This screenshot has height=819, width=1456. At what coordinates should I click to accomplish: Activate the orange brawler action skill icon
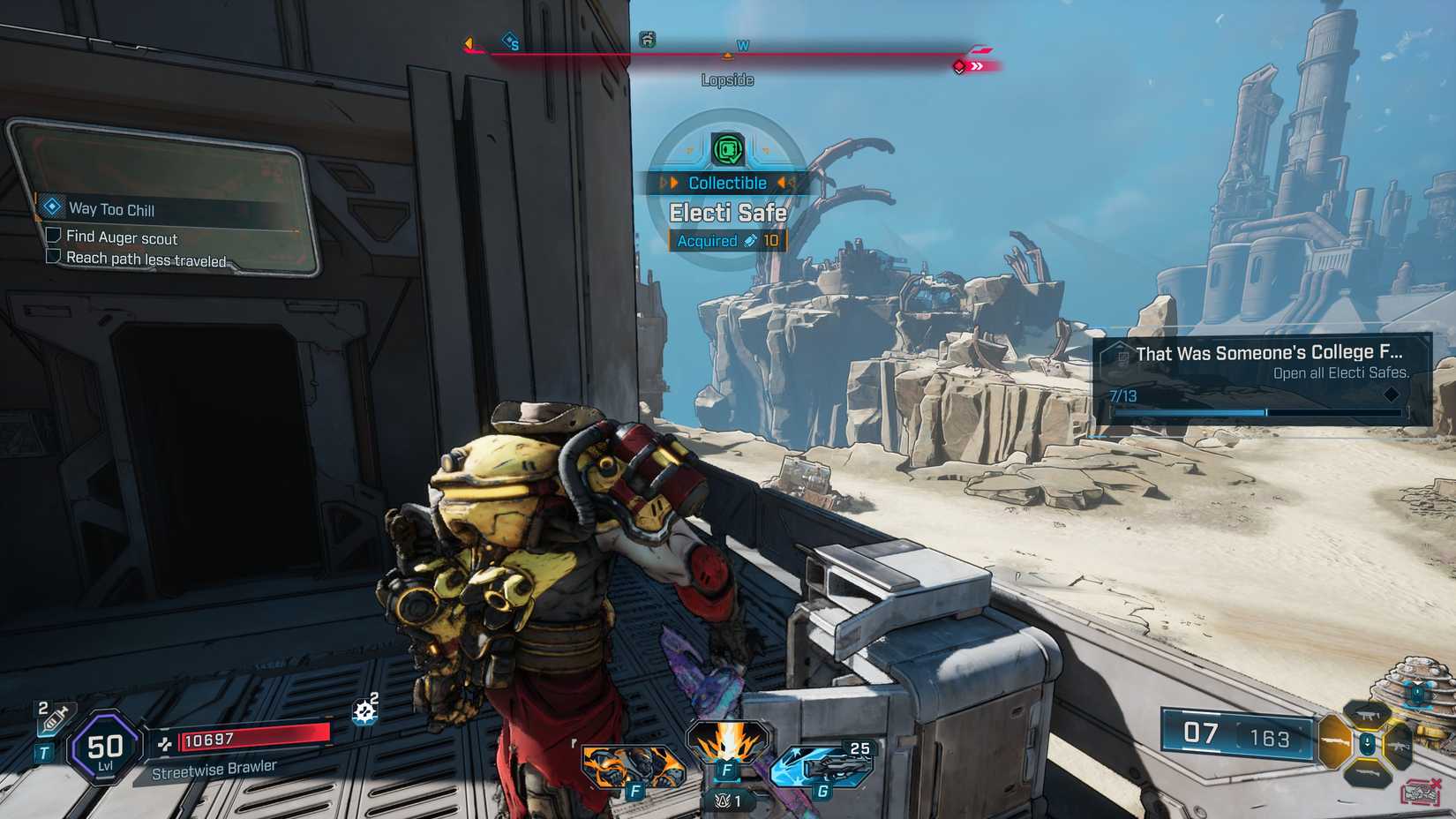pos(632,764)
